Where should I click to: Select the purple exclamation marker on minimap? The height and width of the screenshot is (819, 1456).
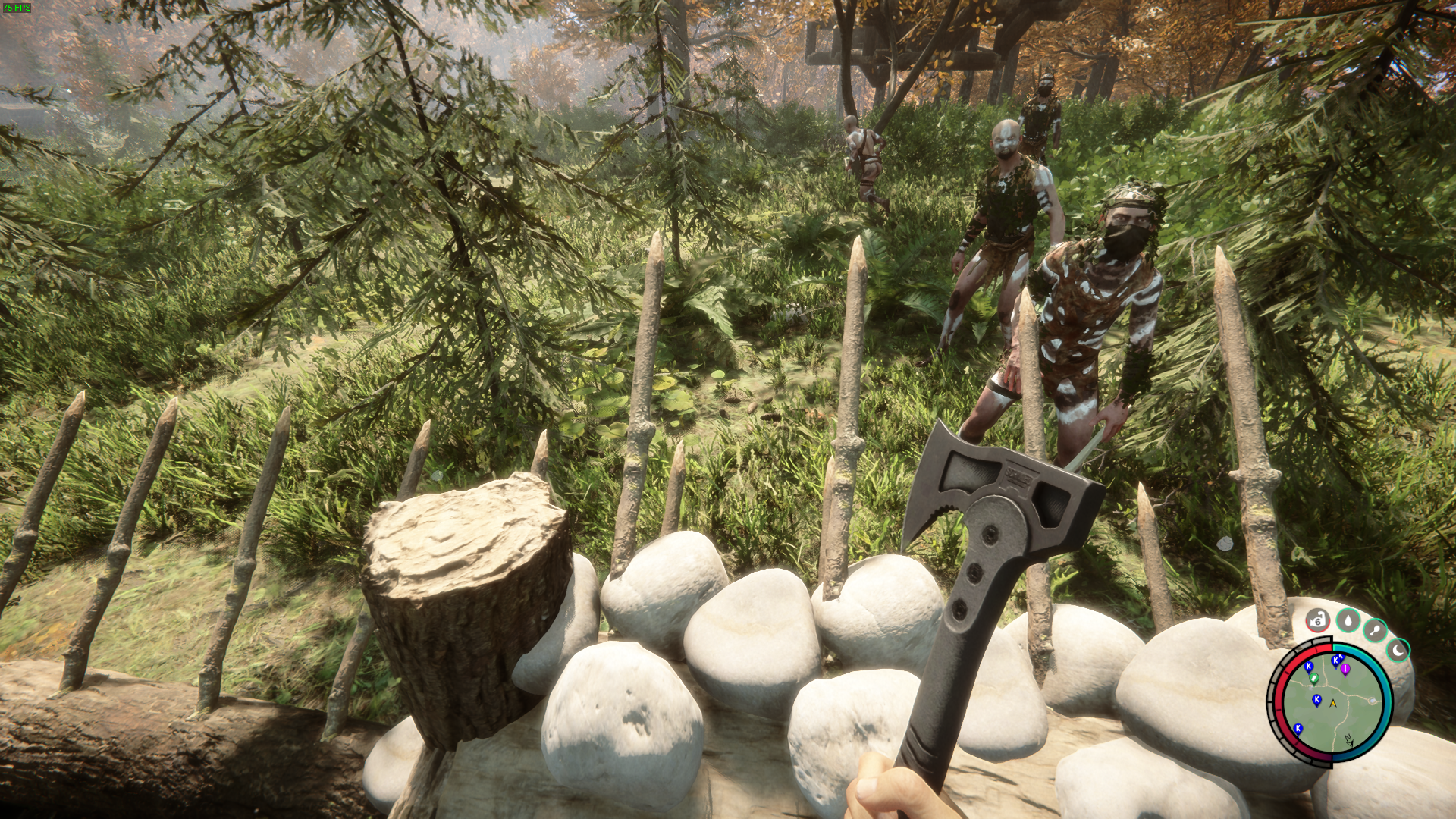(x=1345, y=670)
